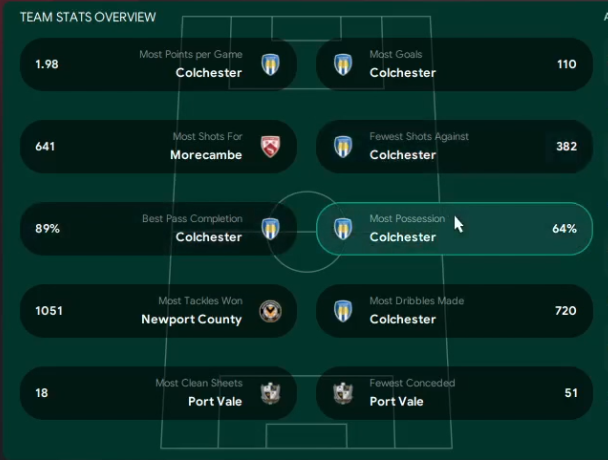
Task: Open the Most Points per Game stat card
Action: 158,64
